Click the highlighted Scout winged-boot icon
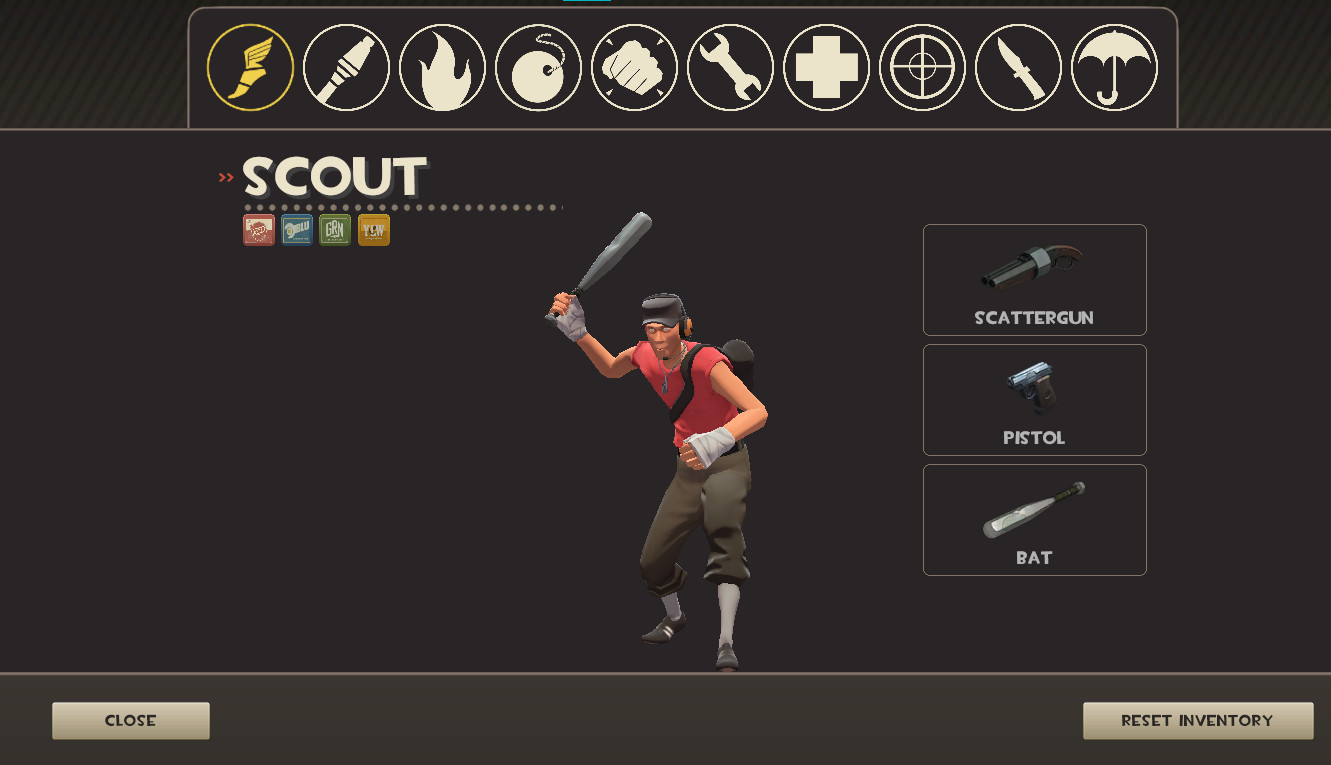The image size is (1331, 765). tap(249, 67)
